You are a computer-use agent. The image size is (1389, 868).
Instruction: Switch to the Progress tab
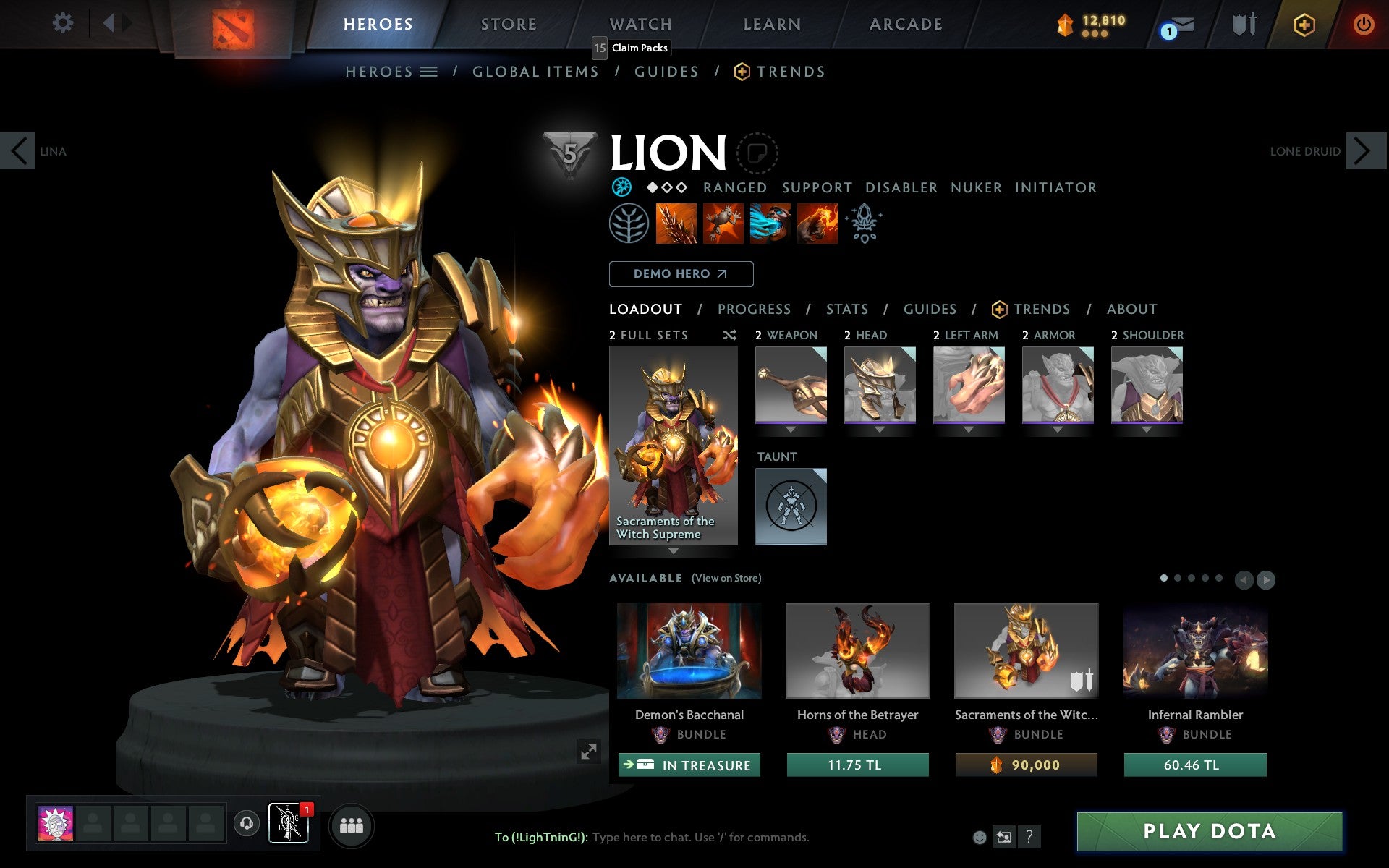(x=753, y=309)
